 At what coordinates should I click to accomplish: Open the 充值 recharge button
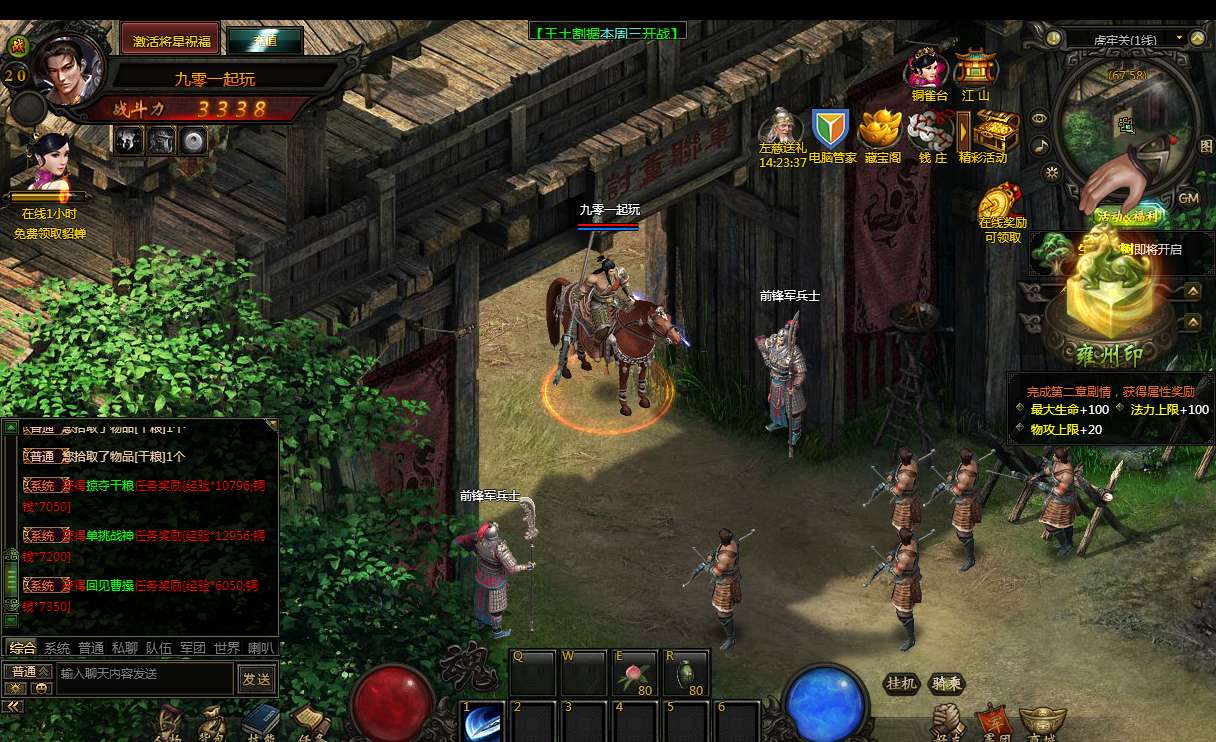tap(265, 41)
